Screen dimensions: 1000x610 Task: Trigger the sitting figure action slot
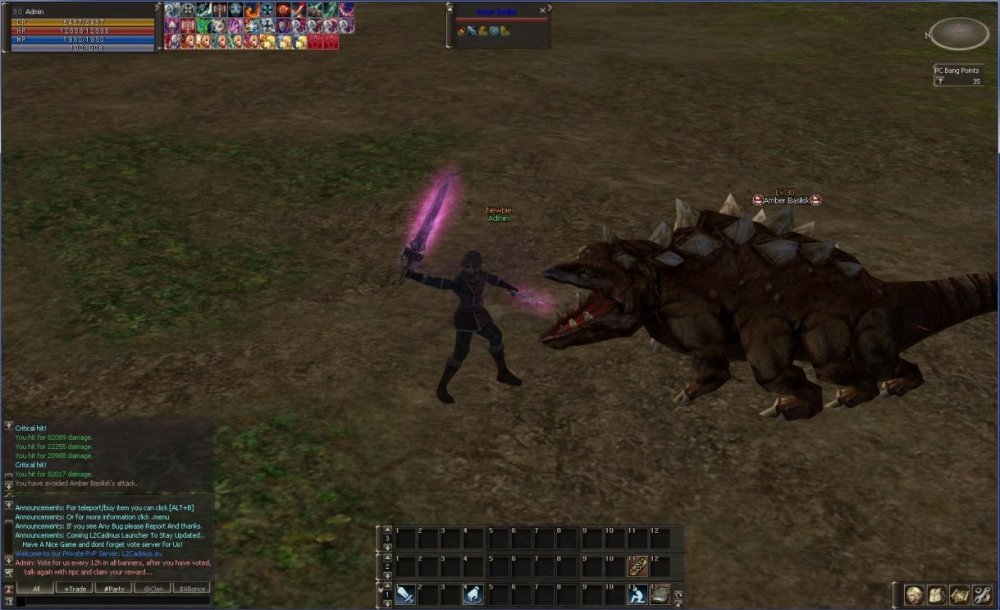tap(636, 595)
